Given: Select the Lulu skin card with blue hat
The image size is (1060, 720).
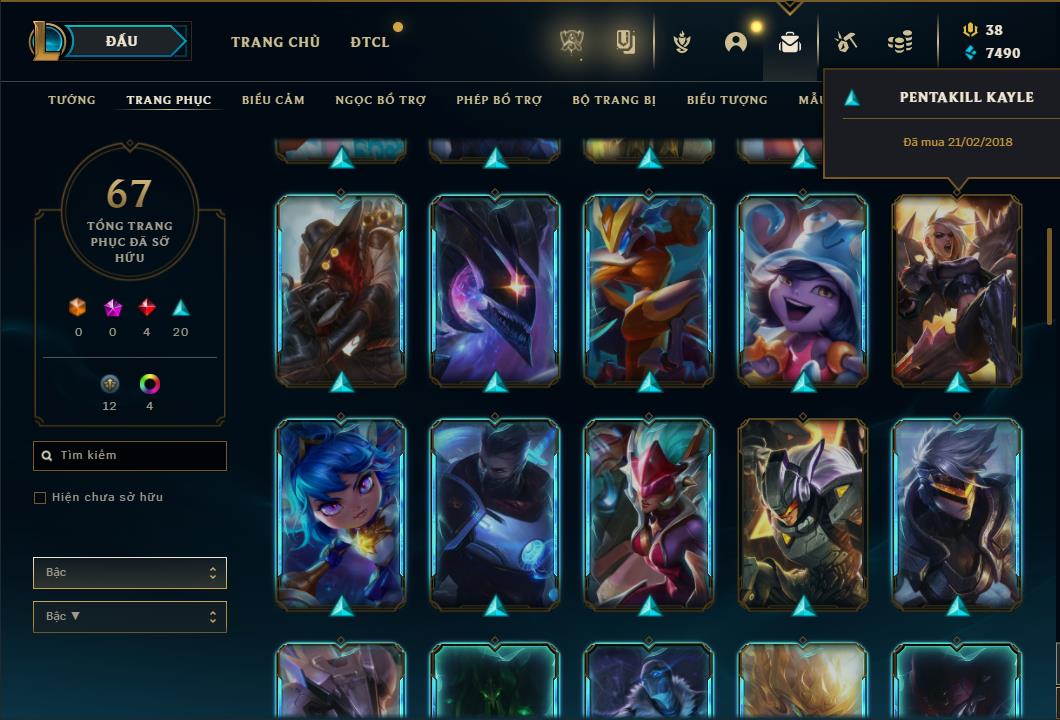Looking at the screenshot, I should tap(803, 290).
